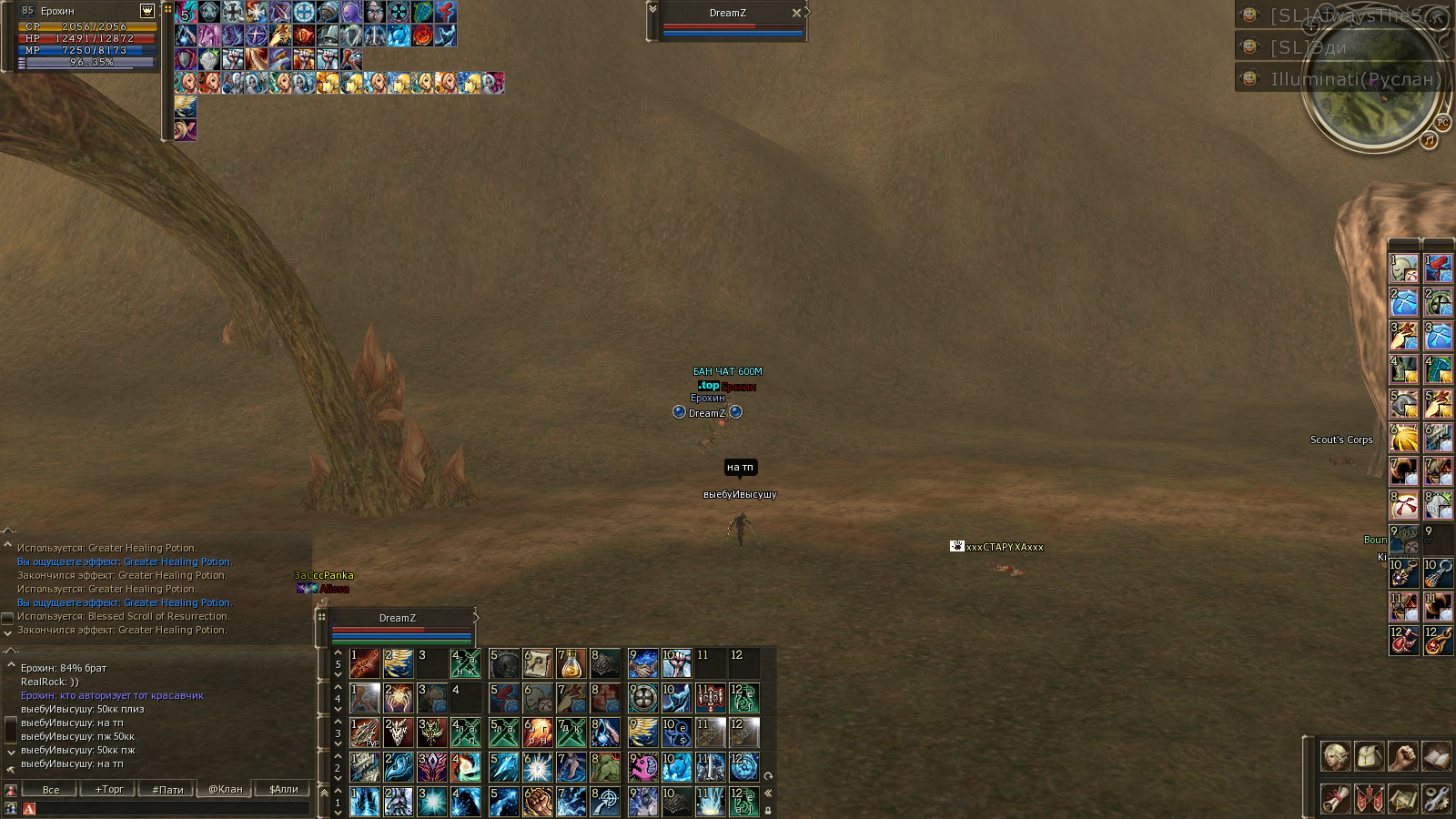This screenshot has height=819, width=1456.
Task: Open game options (wrench and gears icon)
Action: click(x=1436, y=799)
